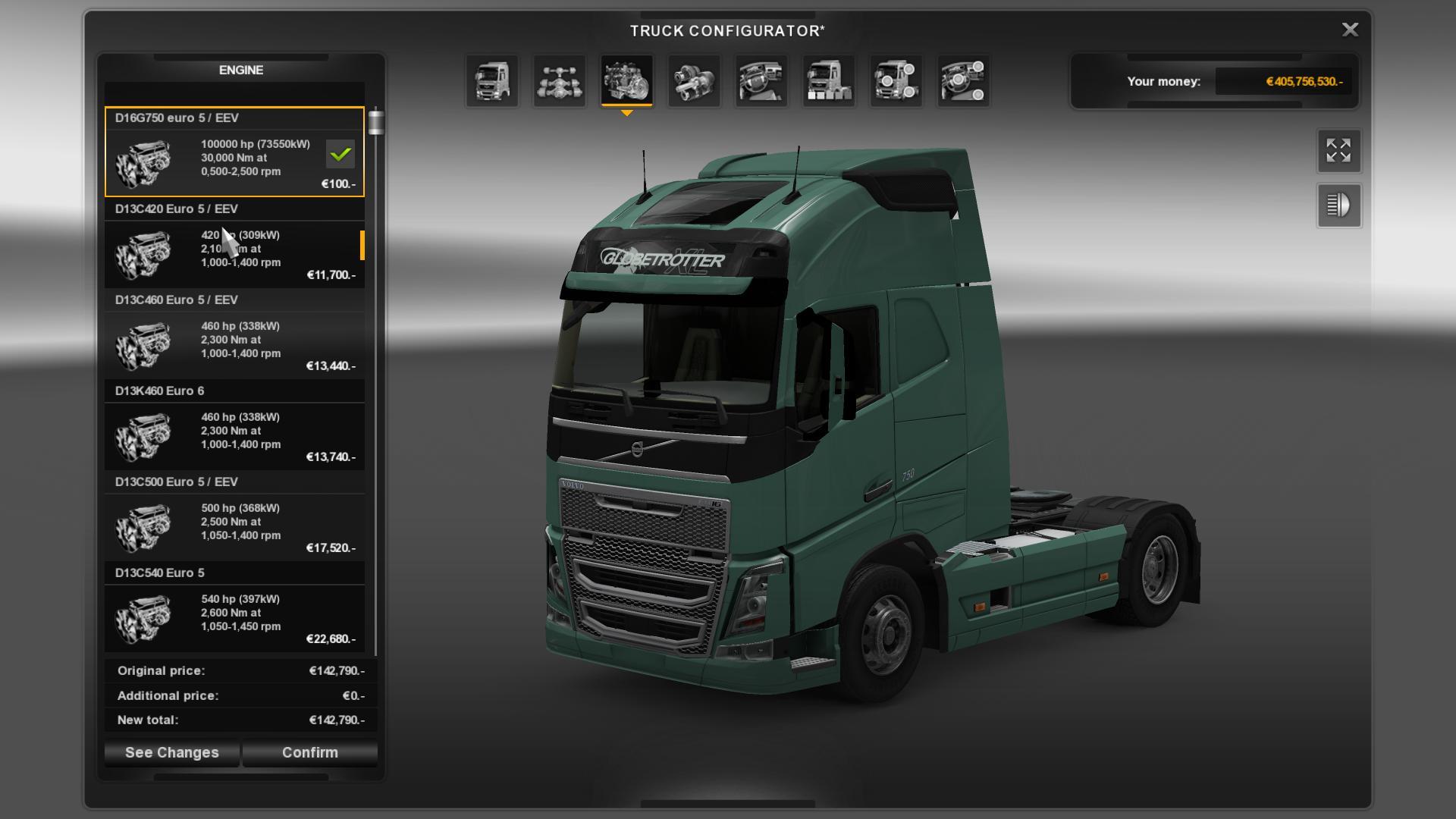Switch to the cabin category tab
This screenshot has width=1456, height=819.
pos(492,81)
